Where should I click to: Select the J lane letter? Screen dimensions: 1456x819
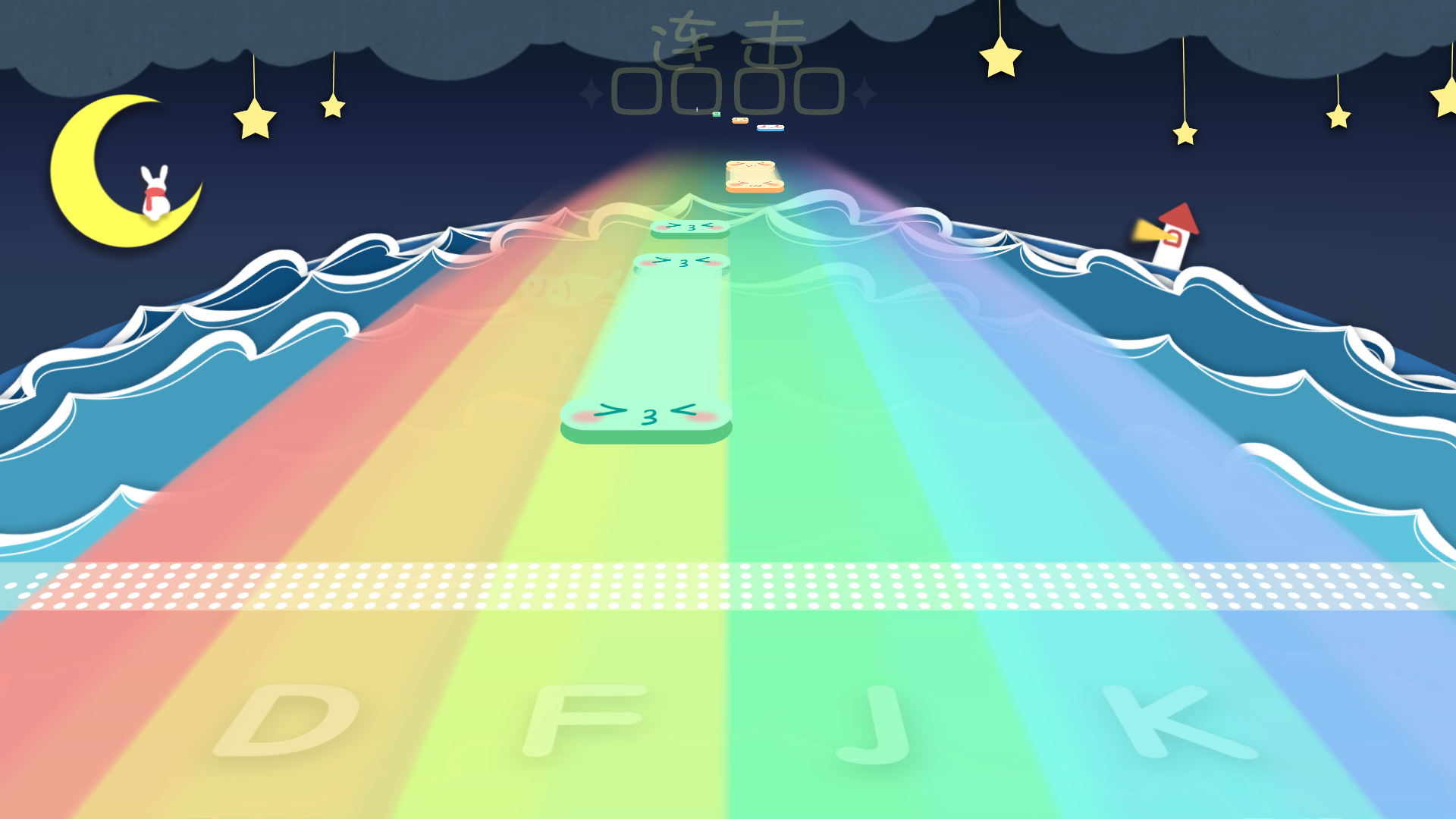(874, 722)
